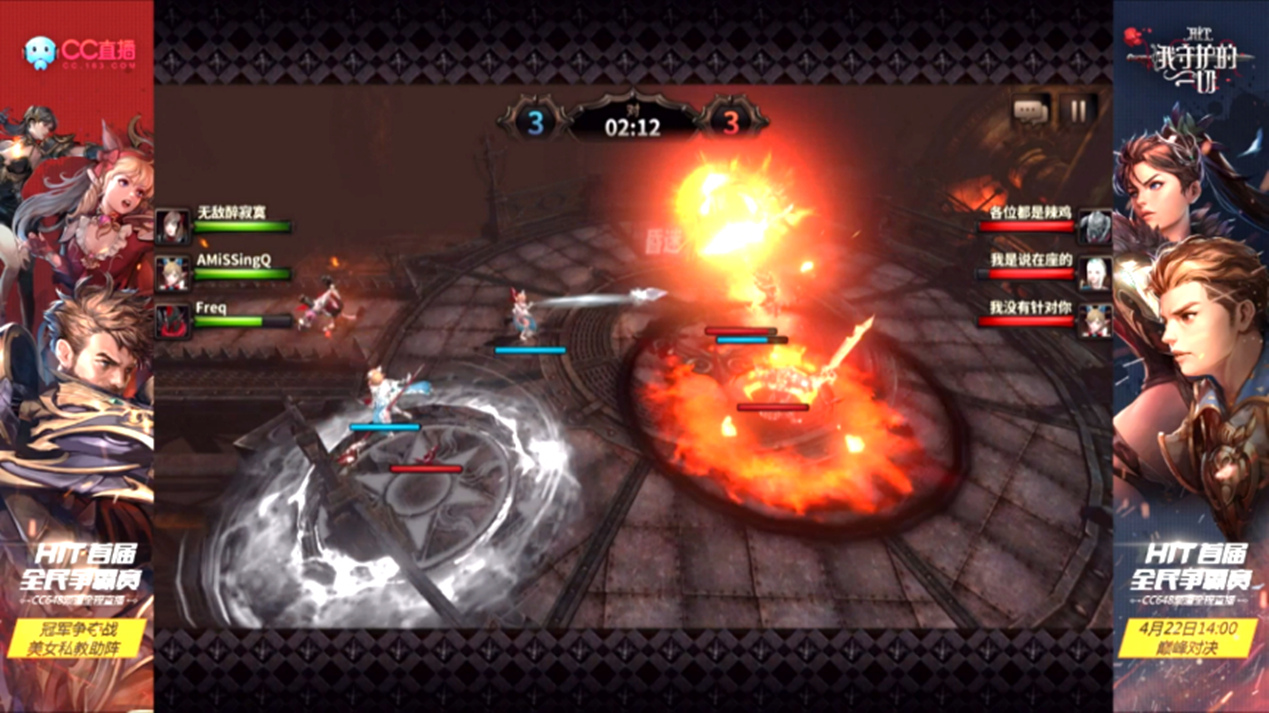Click Freq's player portrait

[172, 321]
